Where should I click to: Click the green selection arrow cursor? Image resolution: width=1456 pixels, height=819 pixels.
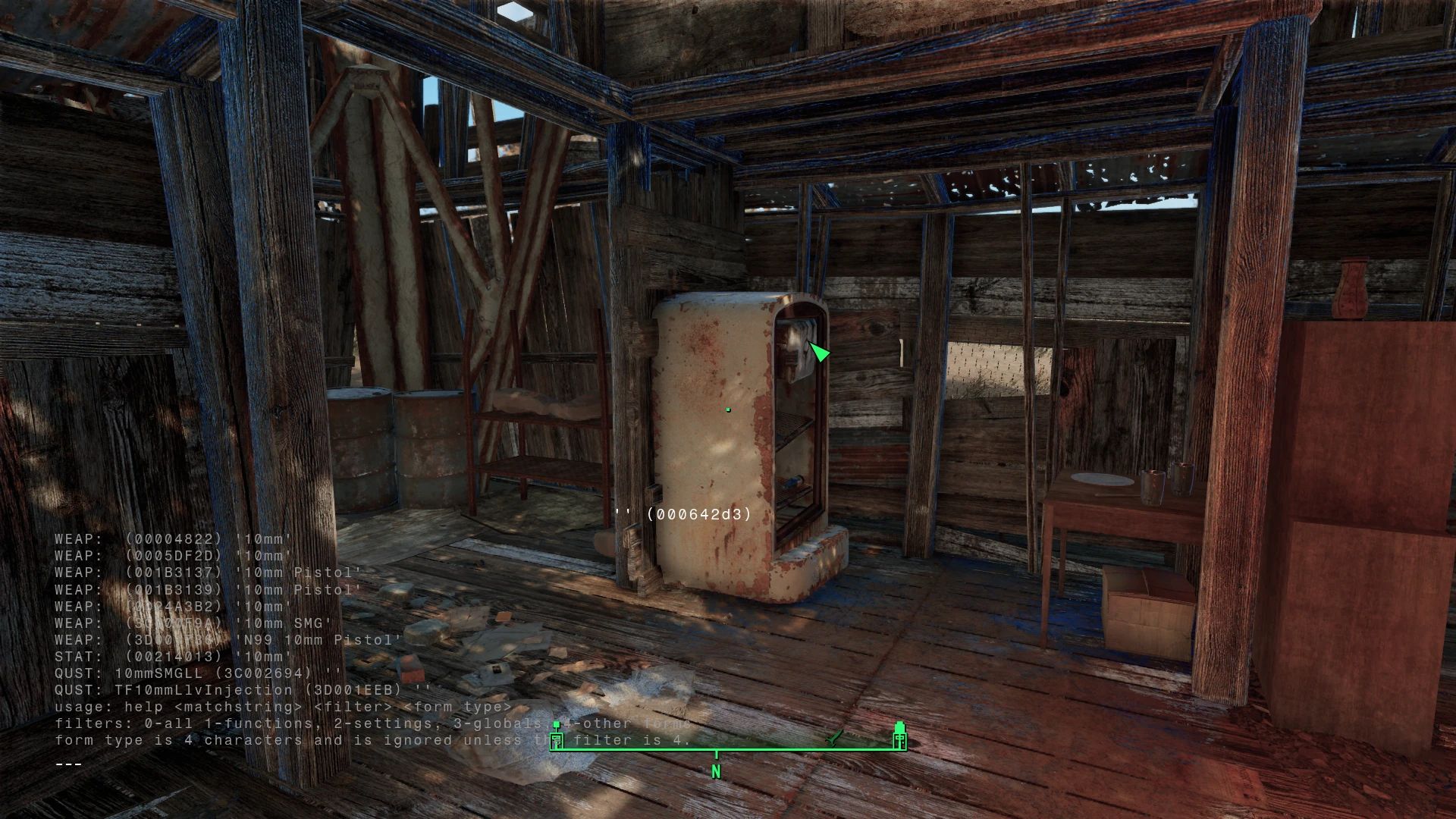pyautogui.click(x=817, y=353)
